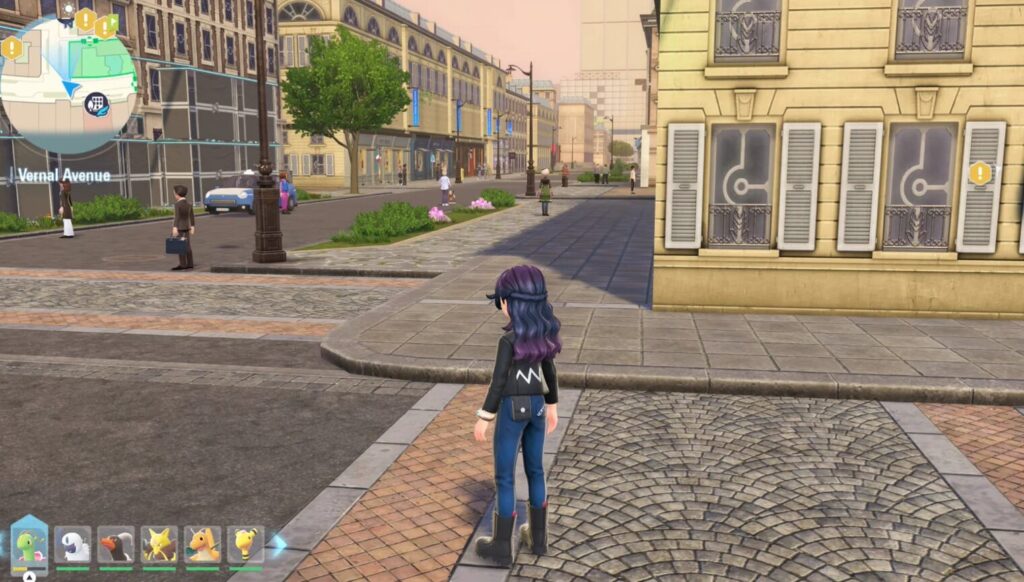
Task: Select the Dragonite party slot
Action: 203,546
